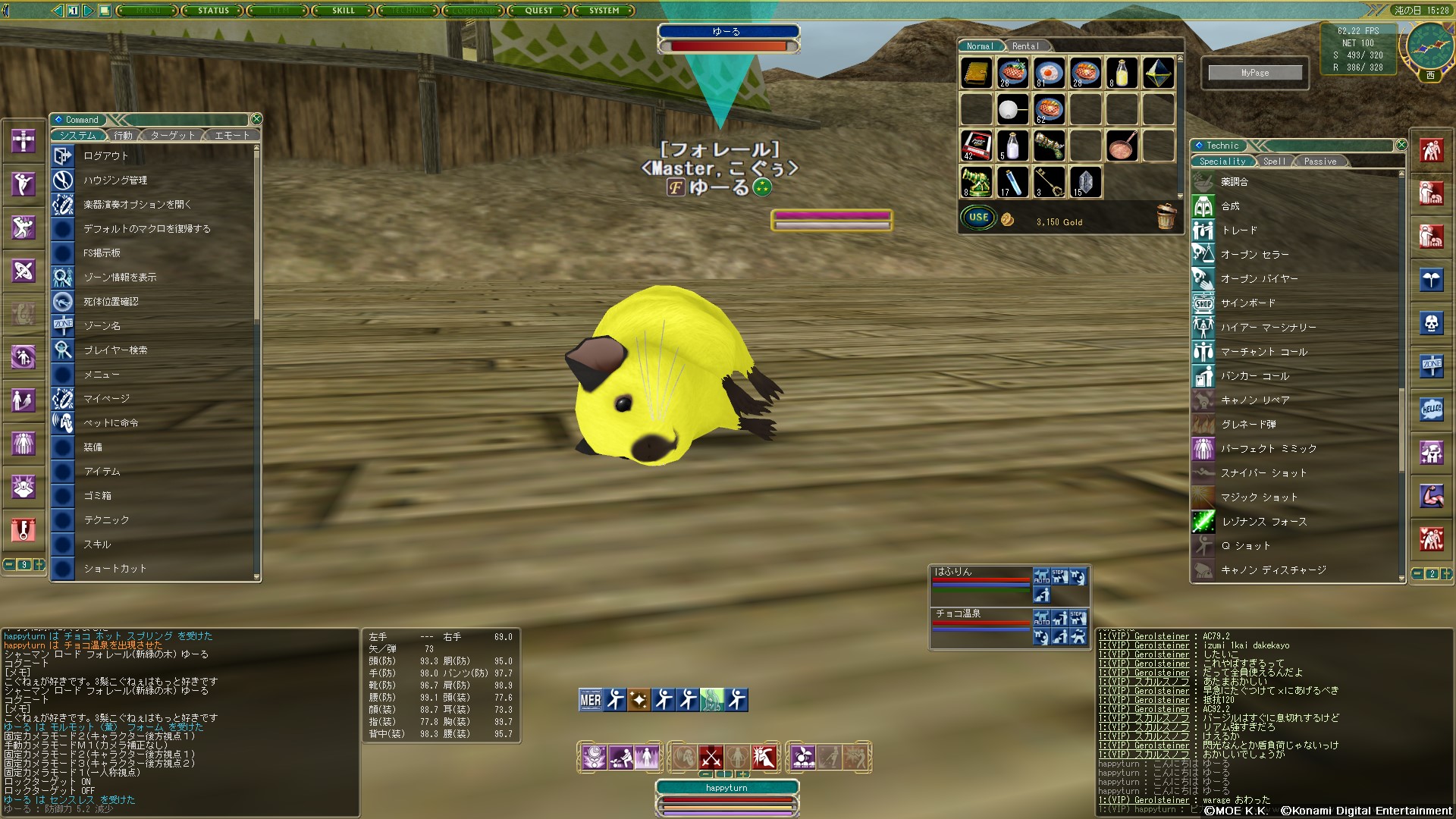Open the STATUS menu in top bar
The width and height of the screenshot is (1456, 819).
coord(213,11)
